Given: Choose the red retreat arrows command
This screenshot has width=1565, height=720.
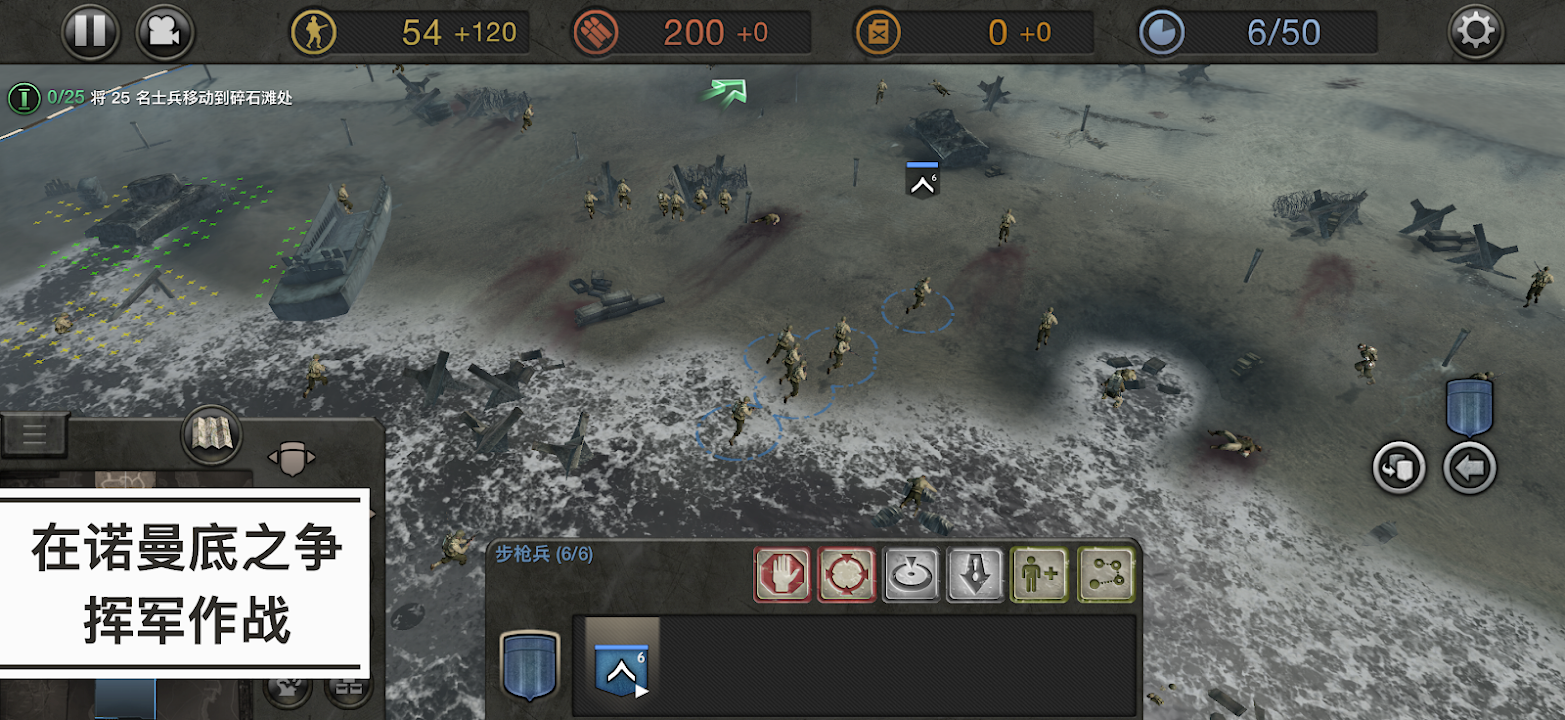Looking at the screenshot, I should (847, 574).
